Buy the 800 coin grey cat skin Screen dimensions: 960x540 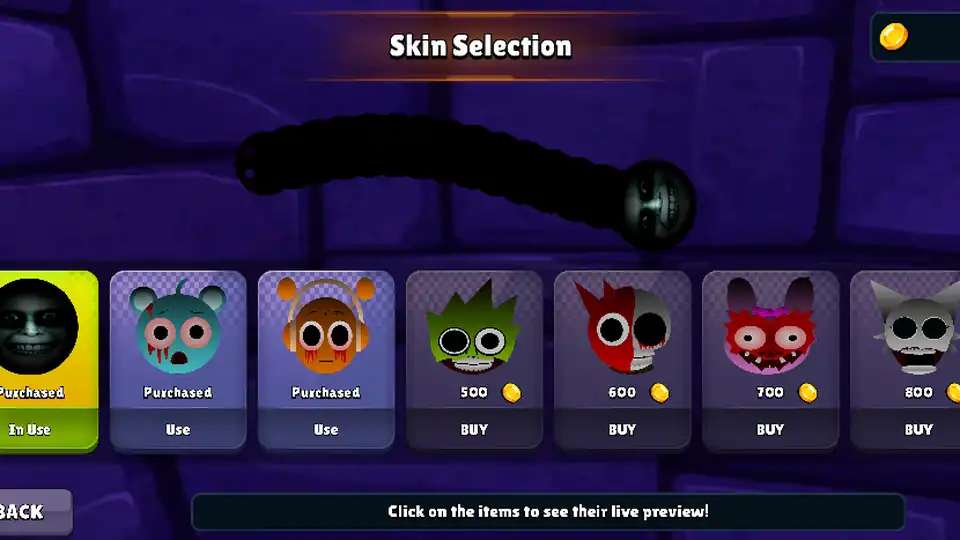[918, 430]
